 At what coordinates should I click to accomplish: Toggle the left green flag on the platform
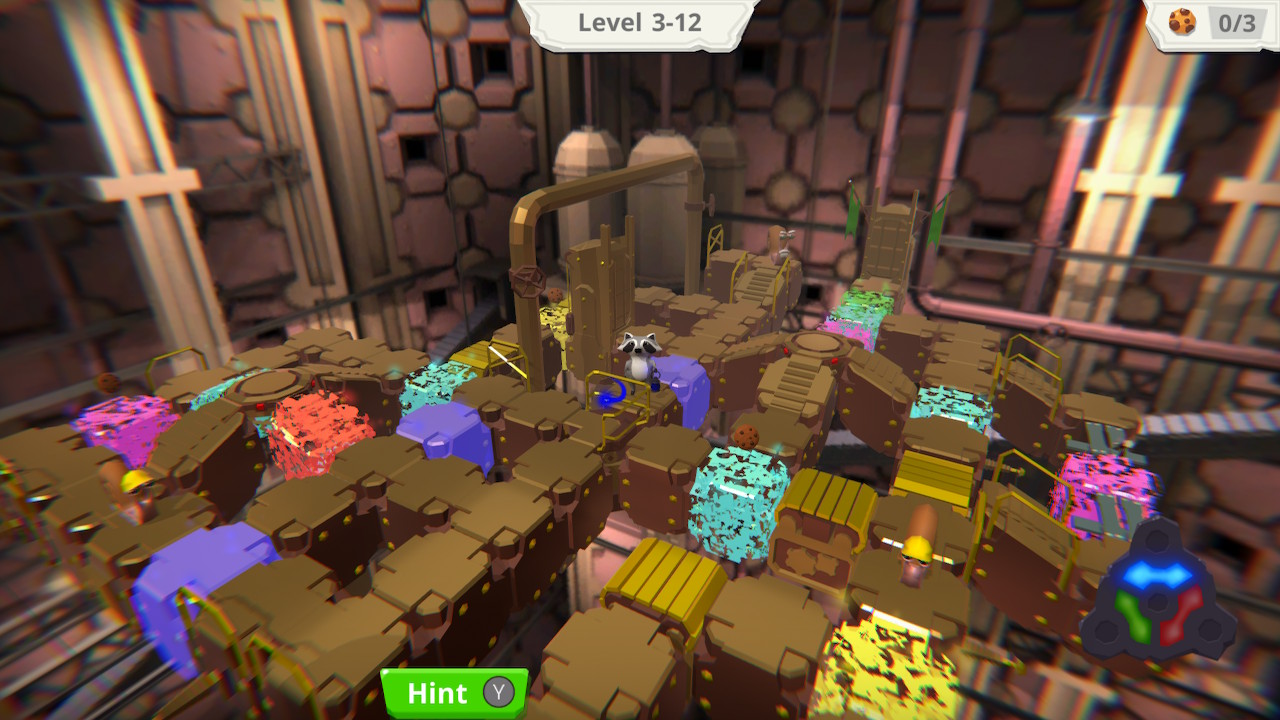[851, 214]
